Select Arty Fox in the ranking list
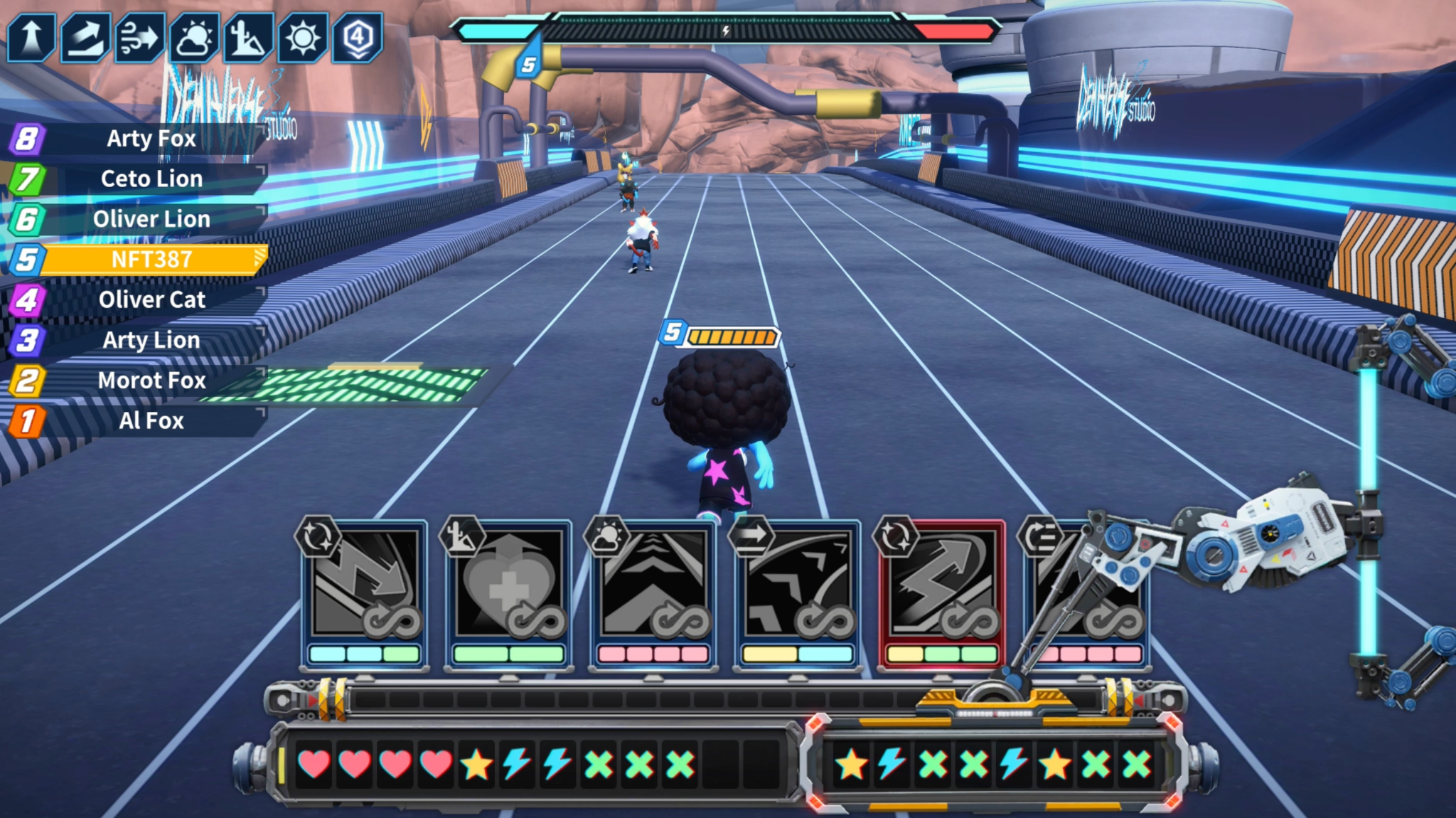Image resolution: width=1456 pixels, height=818 pixels. (x=151, y=139)
